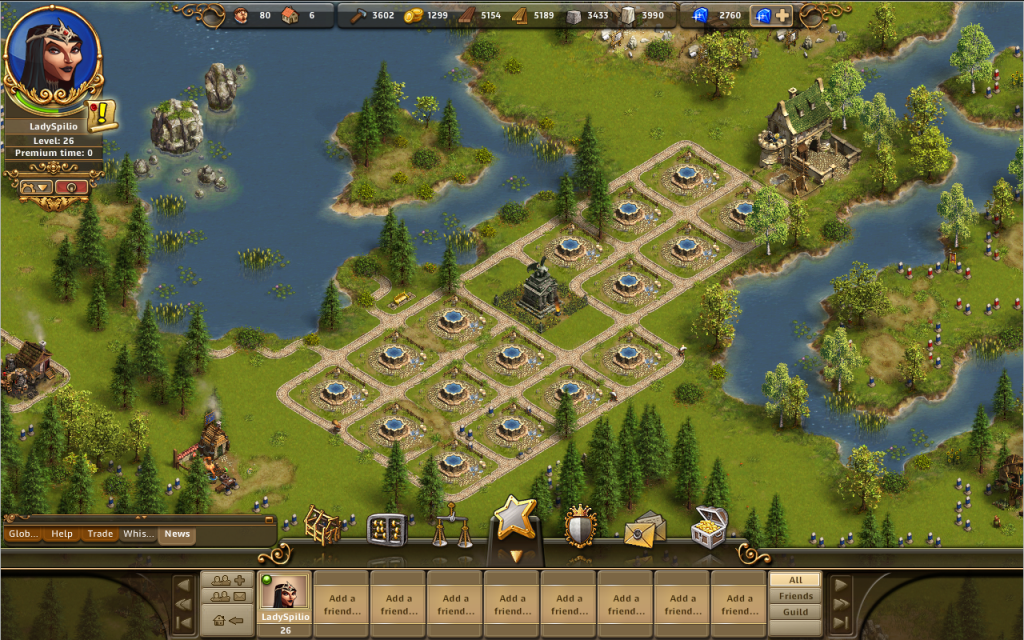Click the add gems plus button
Screen dimensions: 1024x640
click(782, 16)
